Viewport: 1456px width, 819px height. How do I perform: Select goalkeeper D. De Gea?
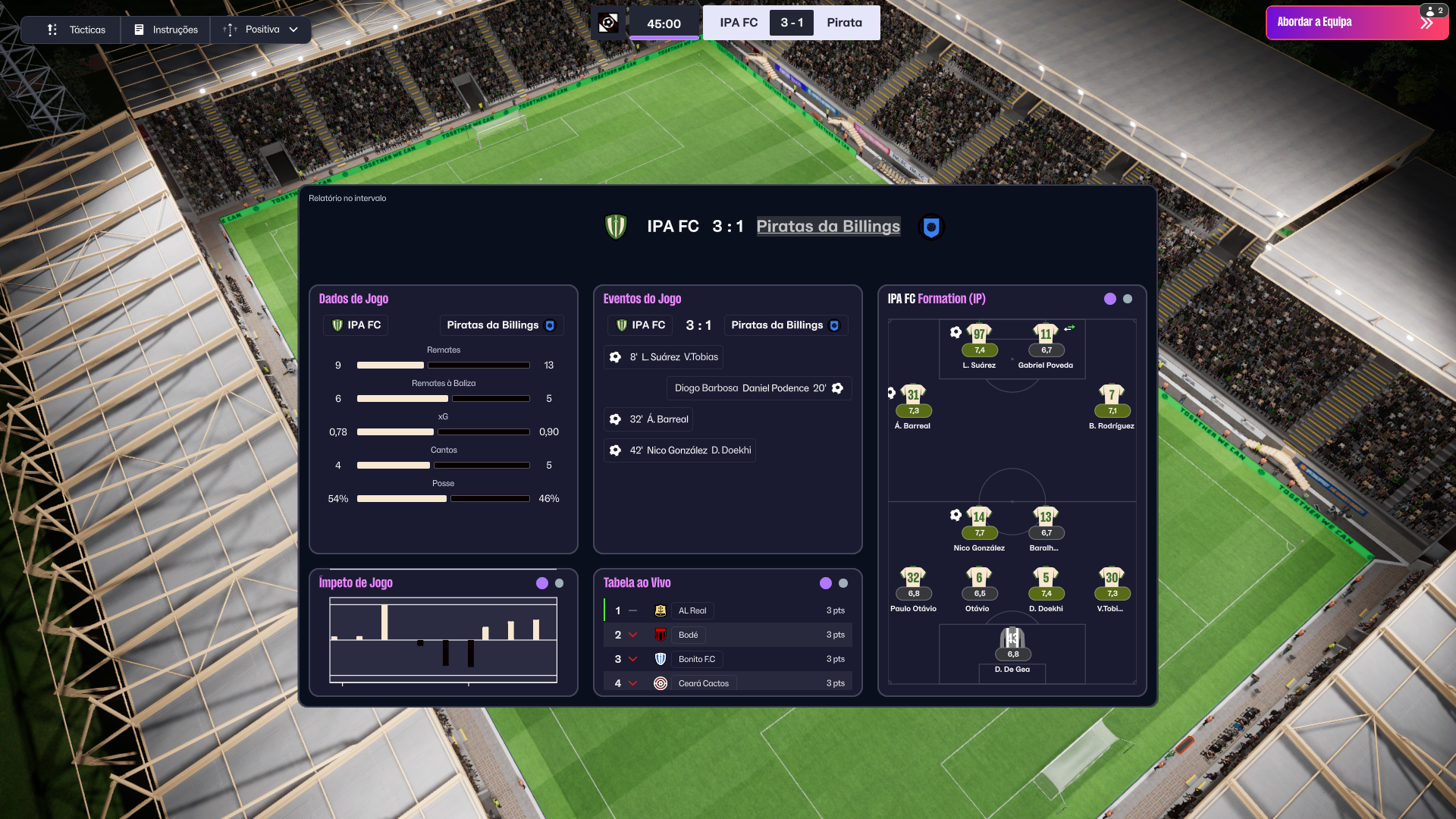pos(1012,639)
